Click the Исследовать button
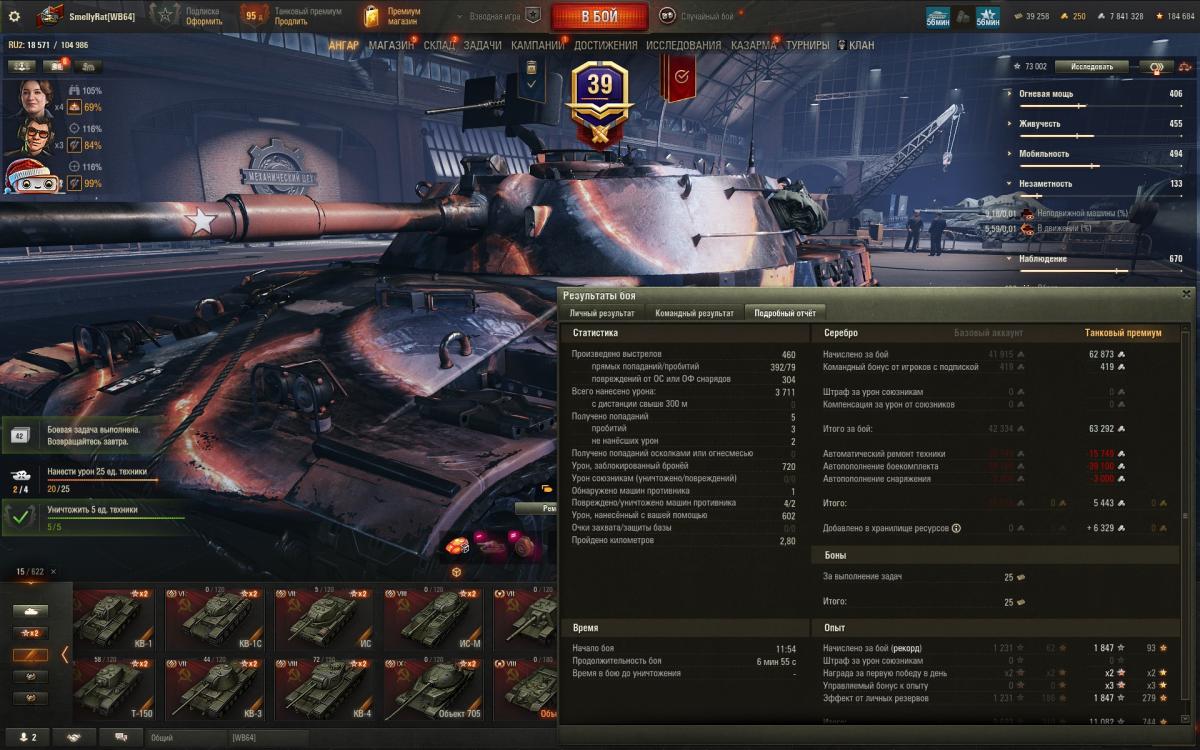The height and width of the screenshot is (750, 1200). (x=1091, y=67)
